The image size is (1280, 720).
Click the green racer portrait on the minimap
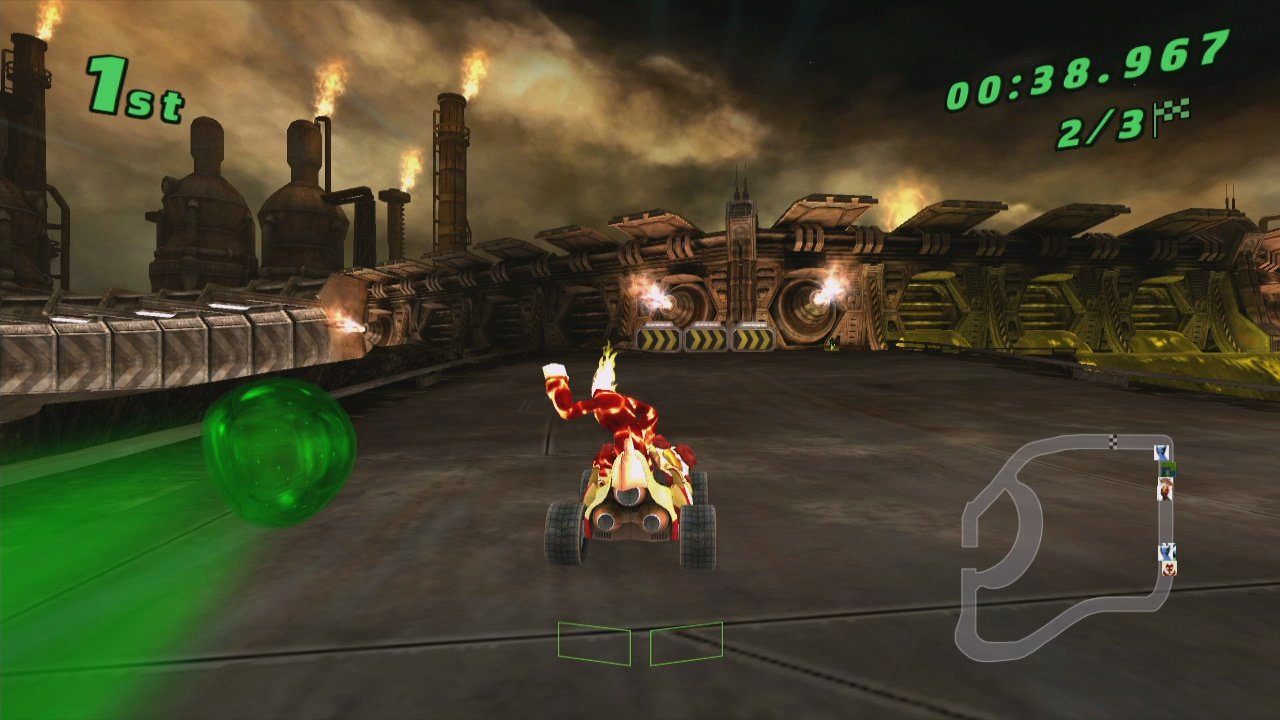coord(1168,470)
